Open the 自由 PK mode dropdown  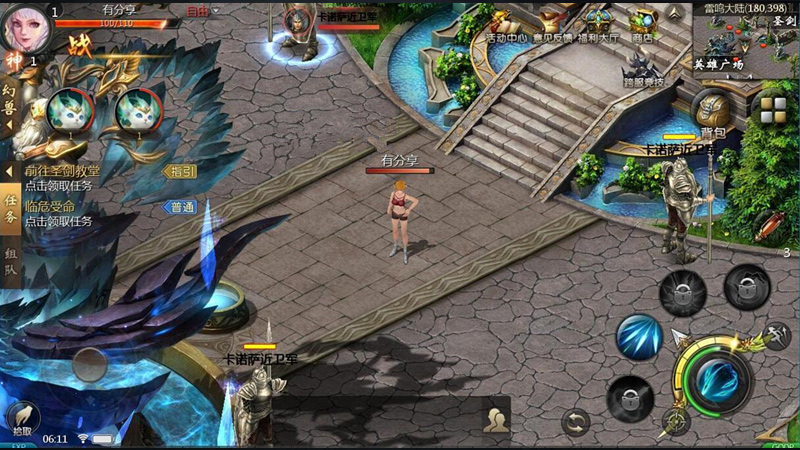[x=202, y=11]
